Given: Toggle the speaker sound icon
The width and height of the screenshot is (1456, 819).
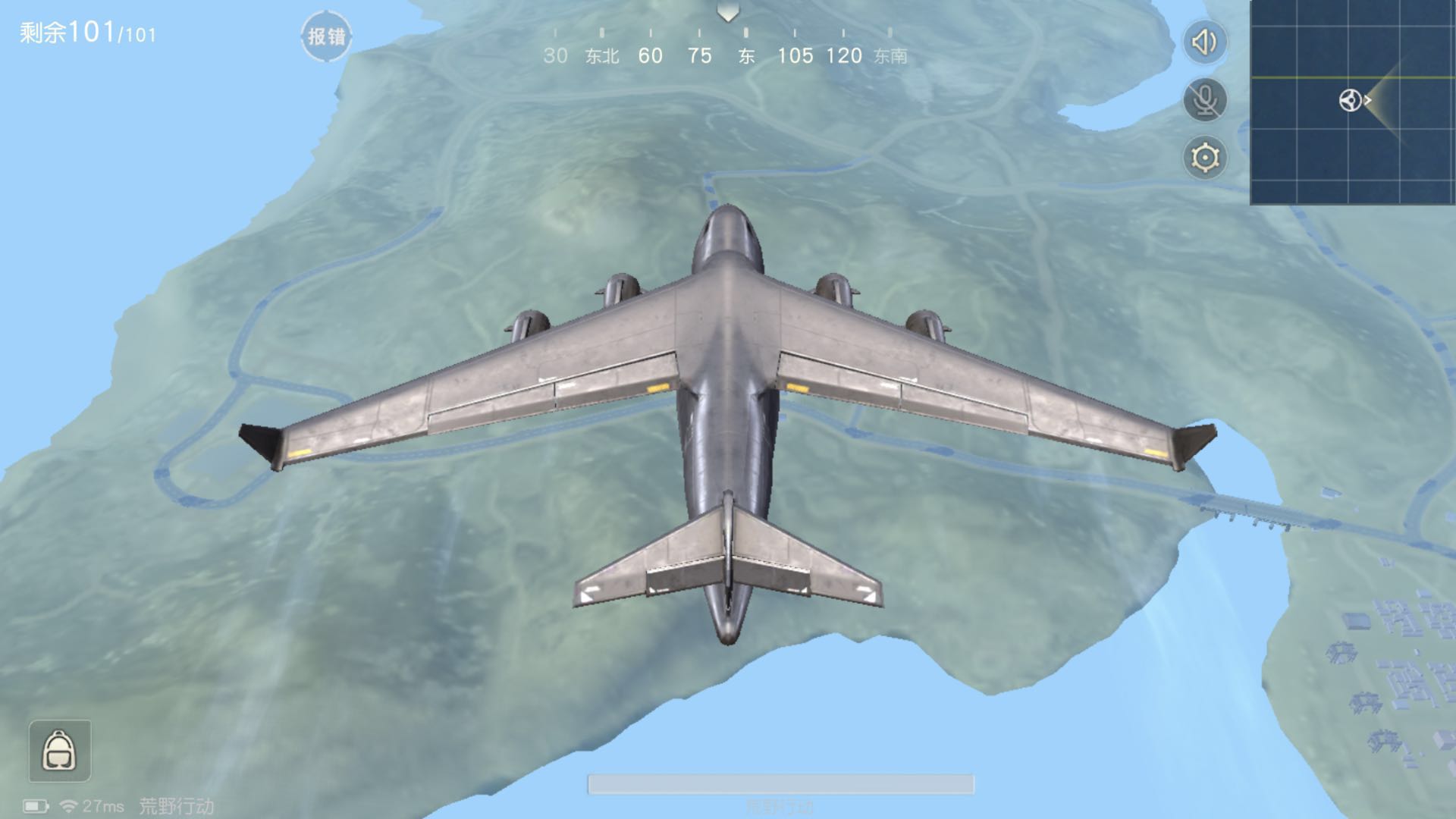Looking at the screenshot, I should click(1204, 42).
